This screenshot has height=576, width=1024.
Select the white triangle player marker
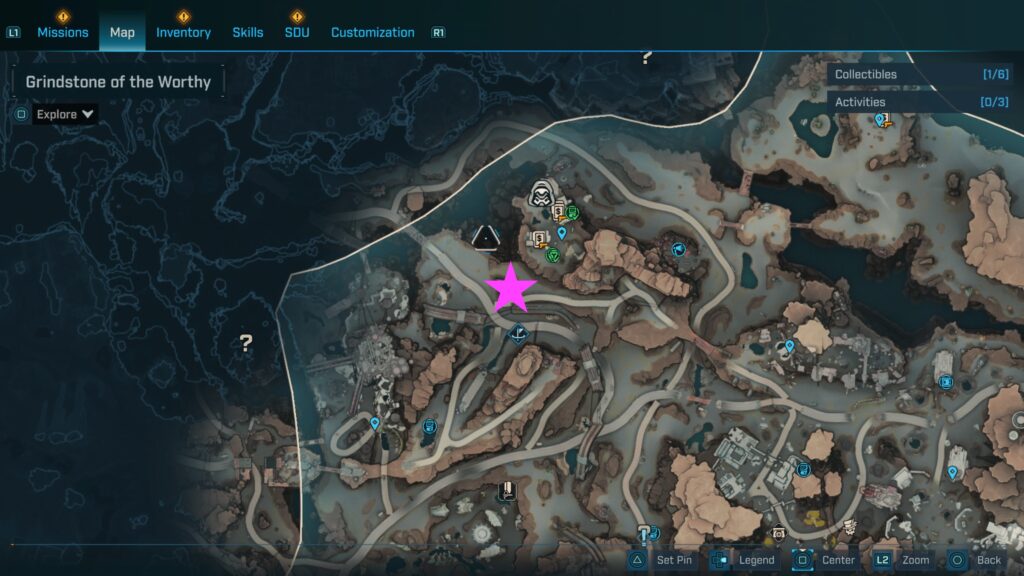[x=486, y=237]
